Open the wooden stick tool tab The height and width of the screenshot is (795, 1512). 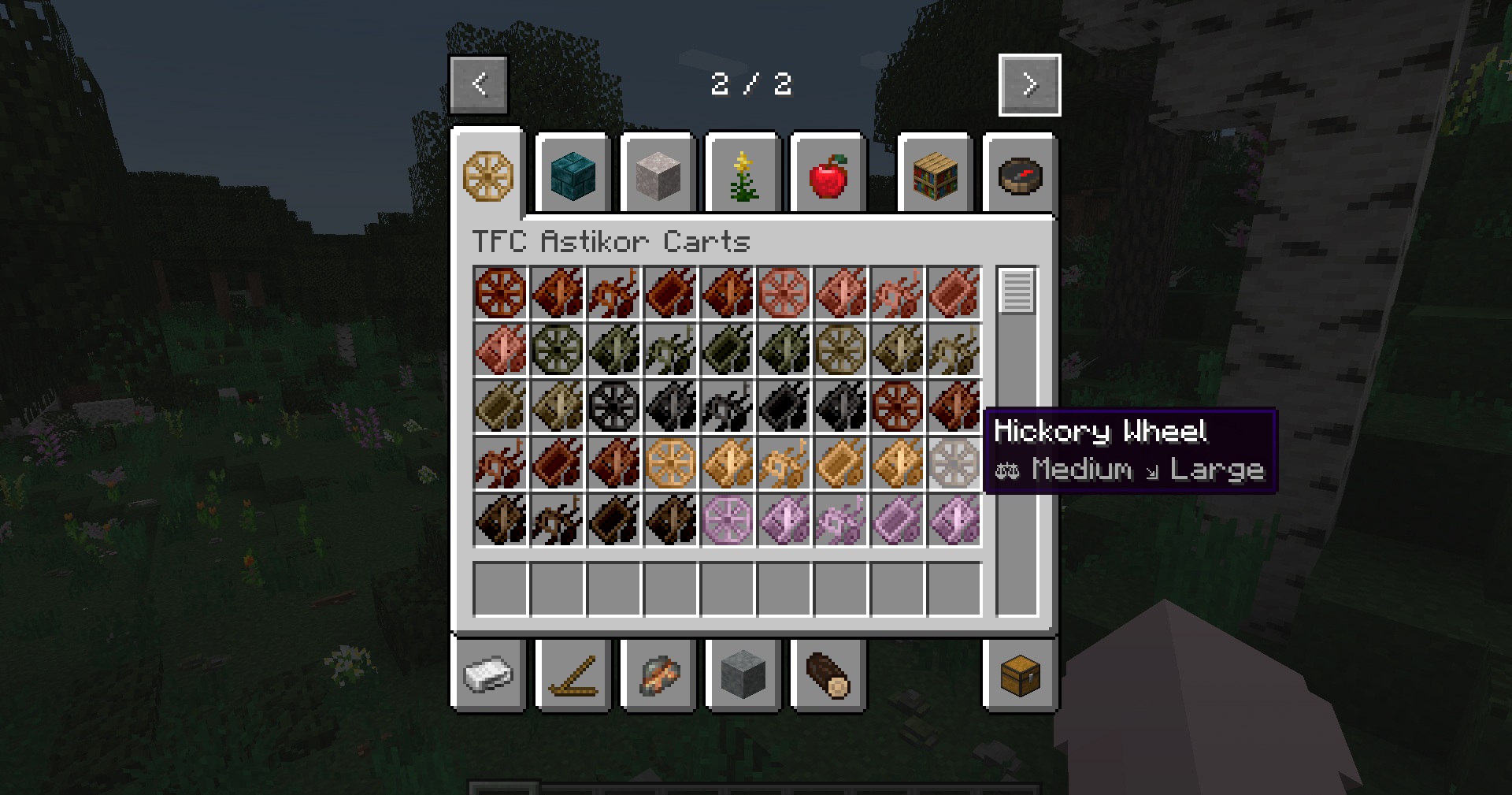(573, 675)
